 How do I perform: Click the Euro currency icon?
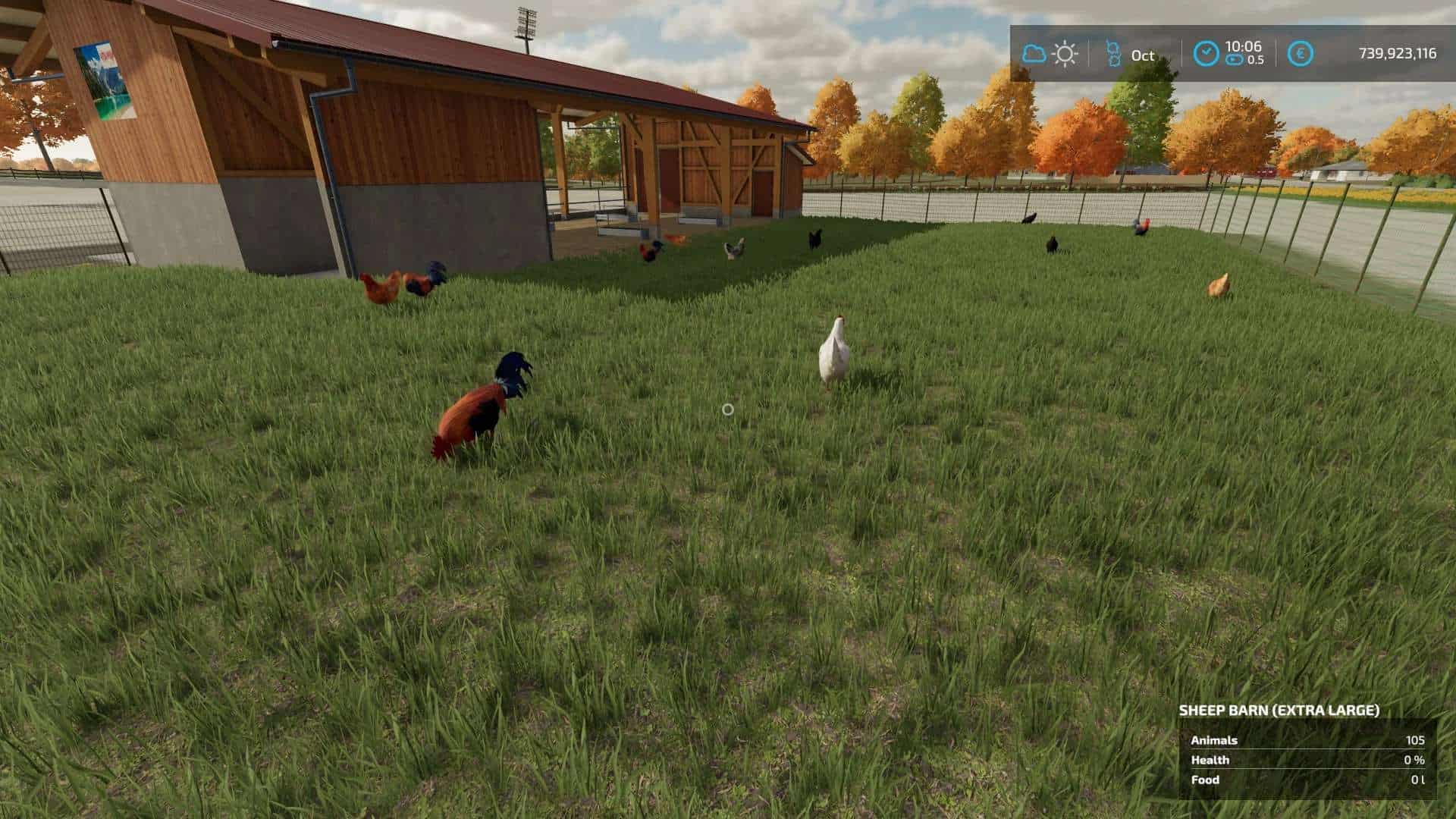(x=1301, y=51)
